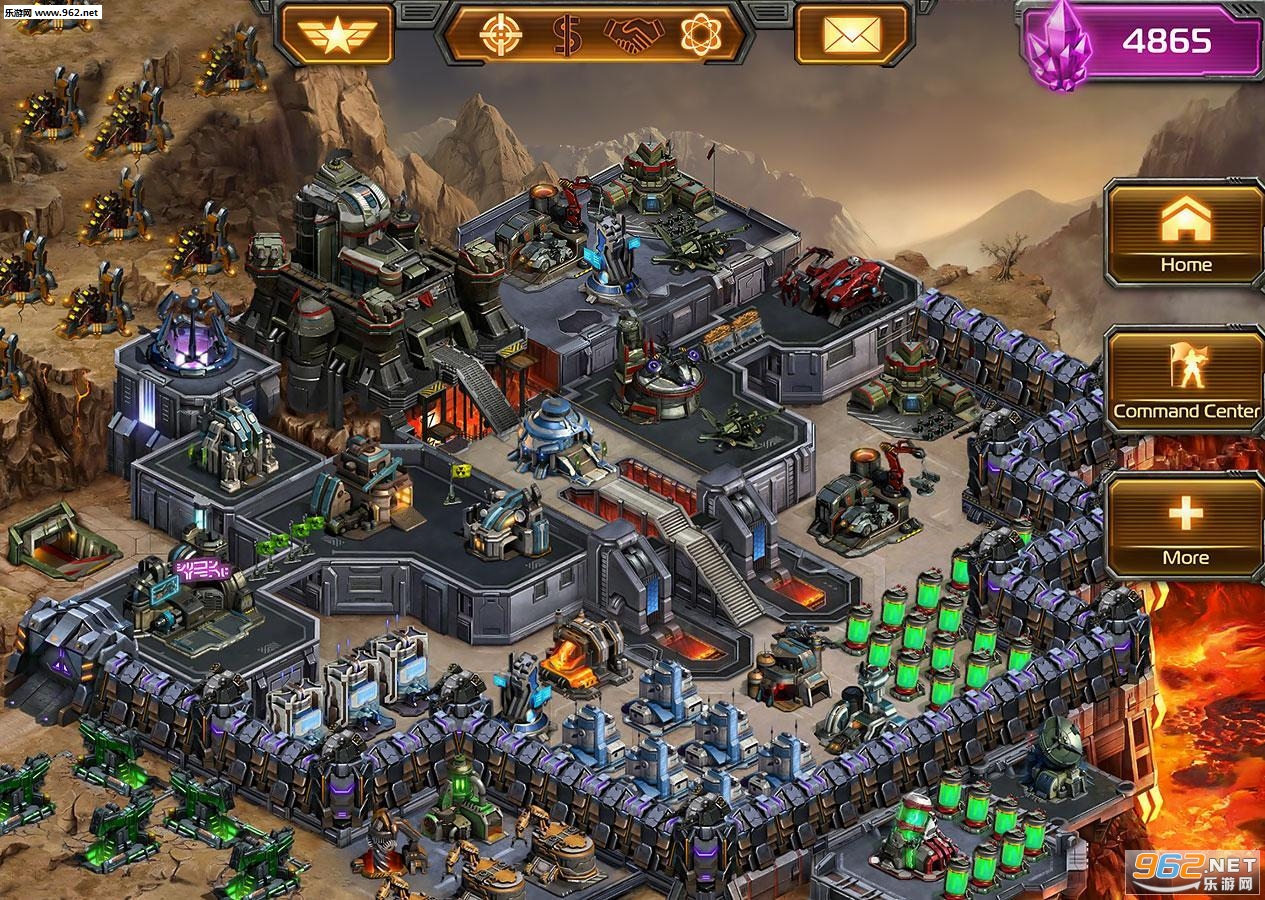Image resolution: width=1265 pixels, height=900 pixels.
Task: Open the atom research icon
Action: tap(701, 35)
